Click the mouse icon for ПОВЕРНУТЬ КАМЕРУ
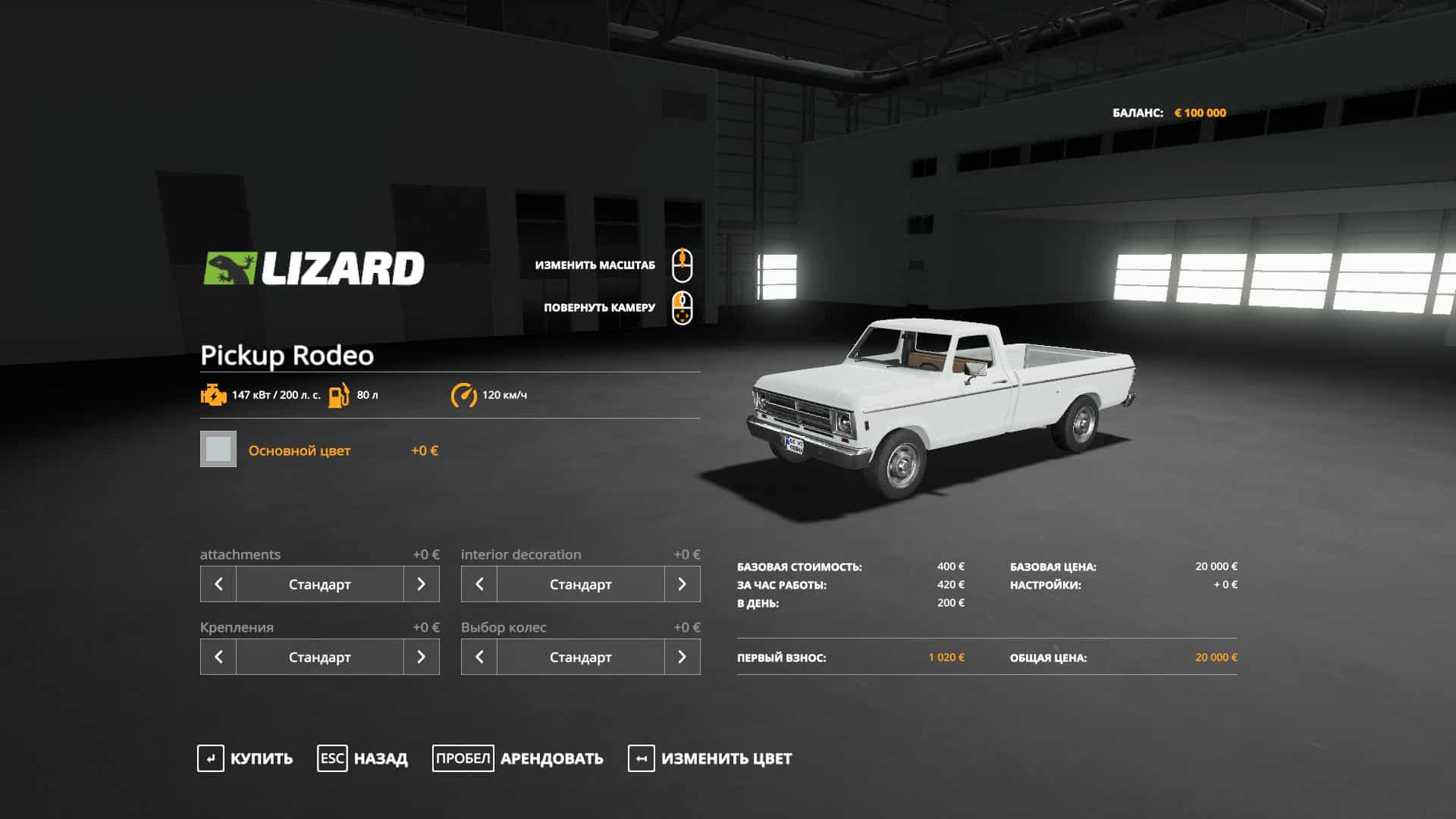Screen dimensions: 1456x819 point(682,307)
